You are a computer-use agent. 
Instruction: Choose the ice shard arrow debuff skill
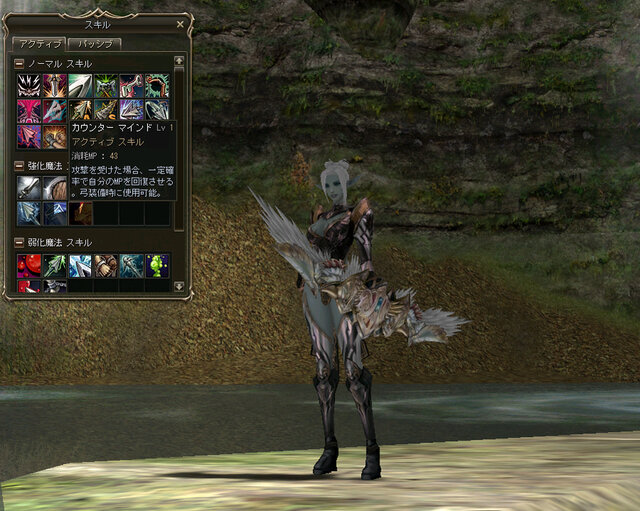[x=80, y=265]
